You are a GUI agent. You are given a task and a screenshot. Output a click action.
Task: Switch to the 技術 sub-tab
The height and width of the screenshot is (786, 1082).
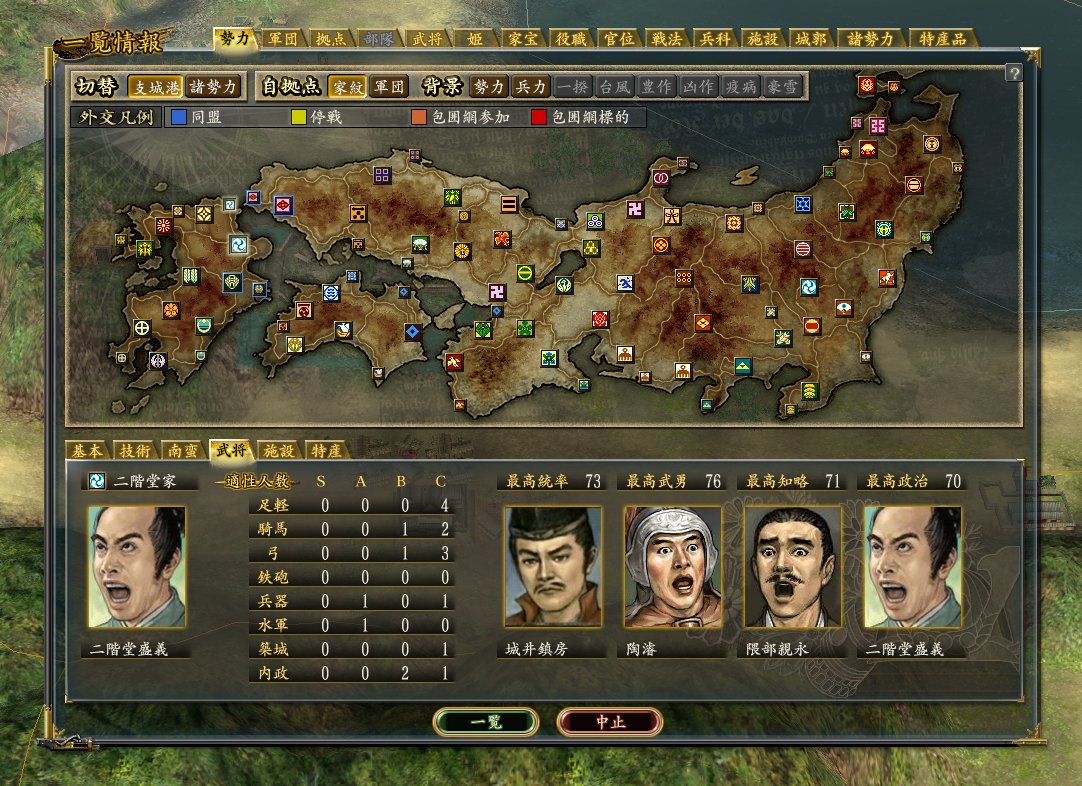pyautogui.click(x=135, y=450)
